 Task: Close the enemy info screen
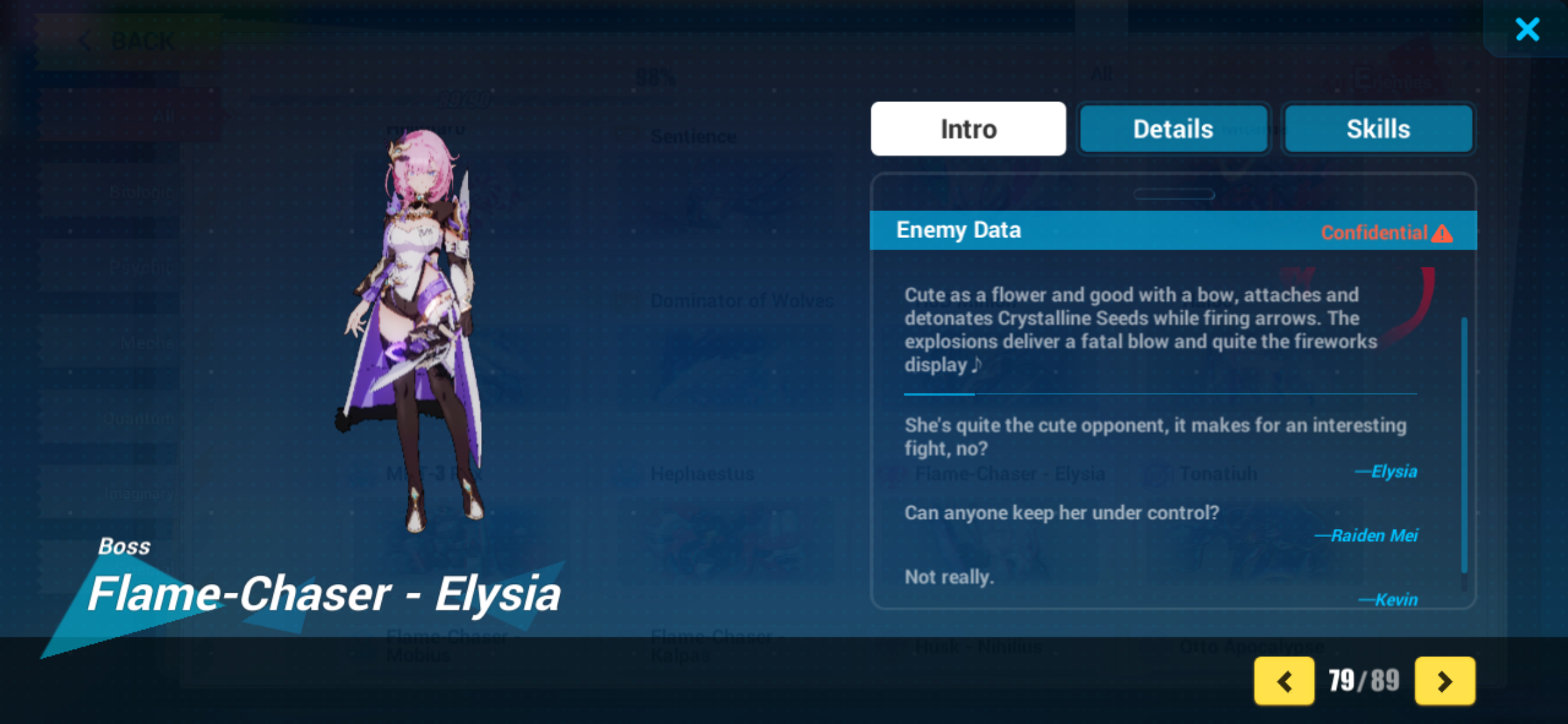(1527, 29)
